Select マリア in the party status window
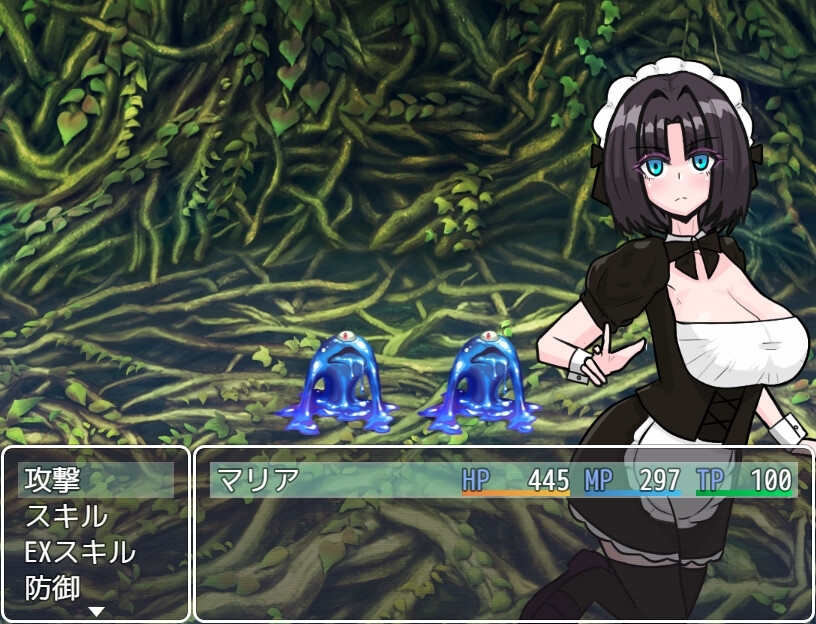This screenshot has height=624, width=816. [257, 480]
